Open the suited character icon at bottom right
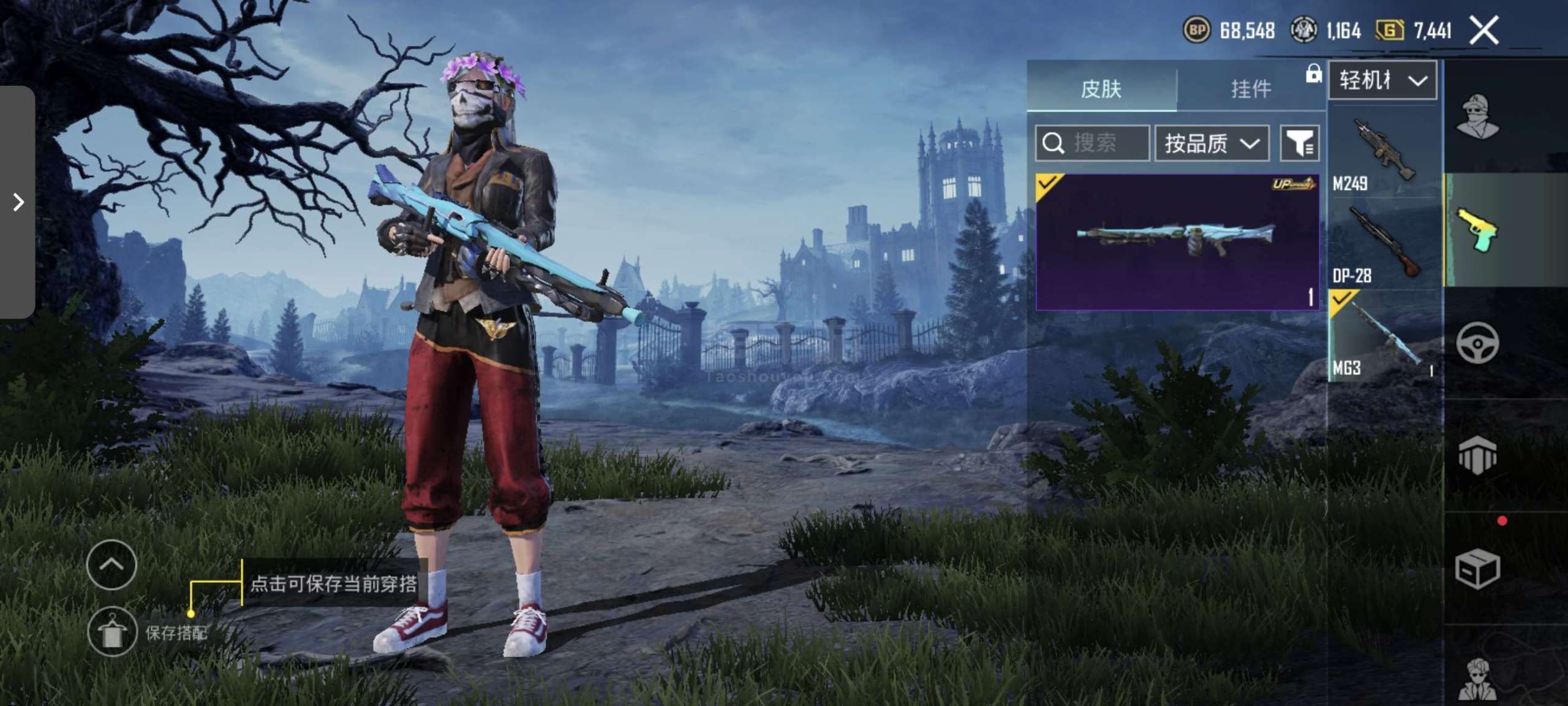1568x706 pixels. 1477,679
